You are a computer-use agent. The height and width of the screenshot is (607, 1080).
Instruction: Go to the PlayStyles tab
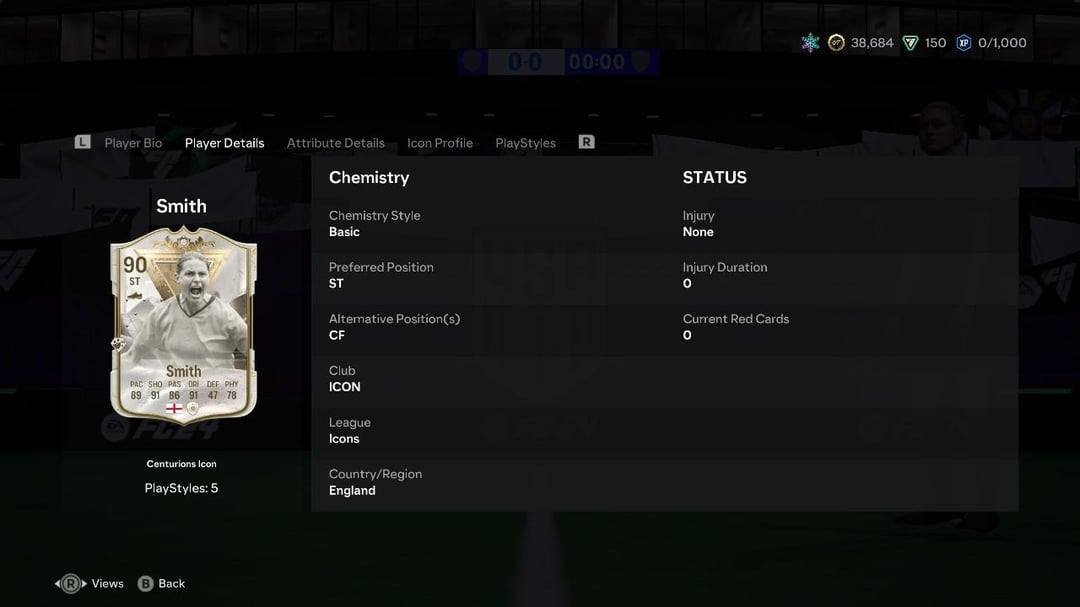coord(525,143)
